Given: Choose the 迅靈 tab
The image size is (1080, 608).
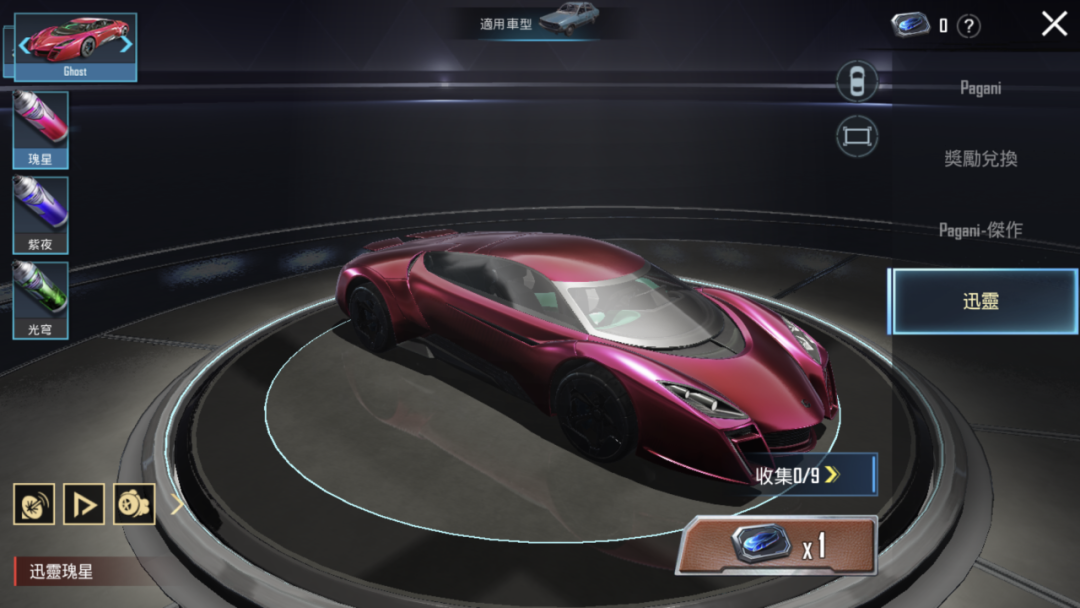Looking at the screenshot, I should [x=982, y=301].
